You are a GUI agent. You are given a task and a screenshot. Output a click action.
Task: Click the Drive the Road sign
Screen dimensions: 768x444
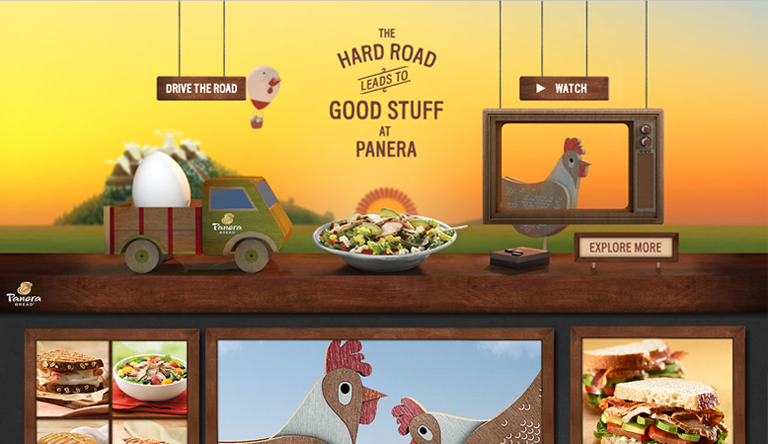click(201, 89)
